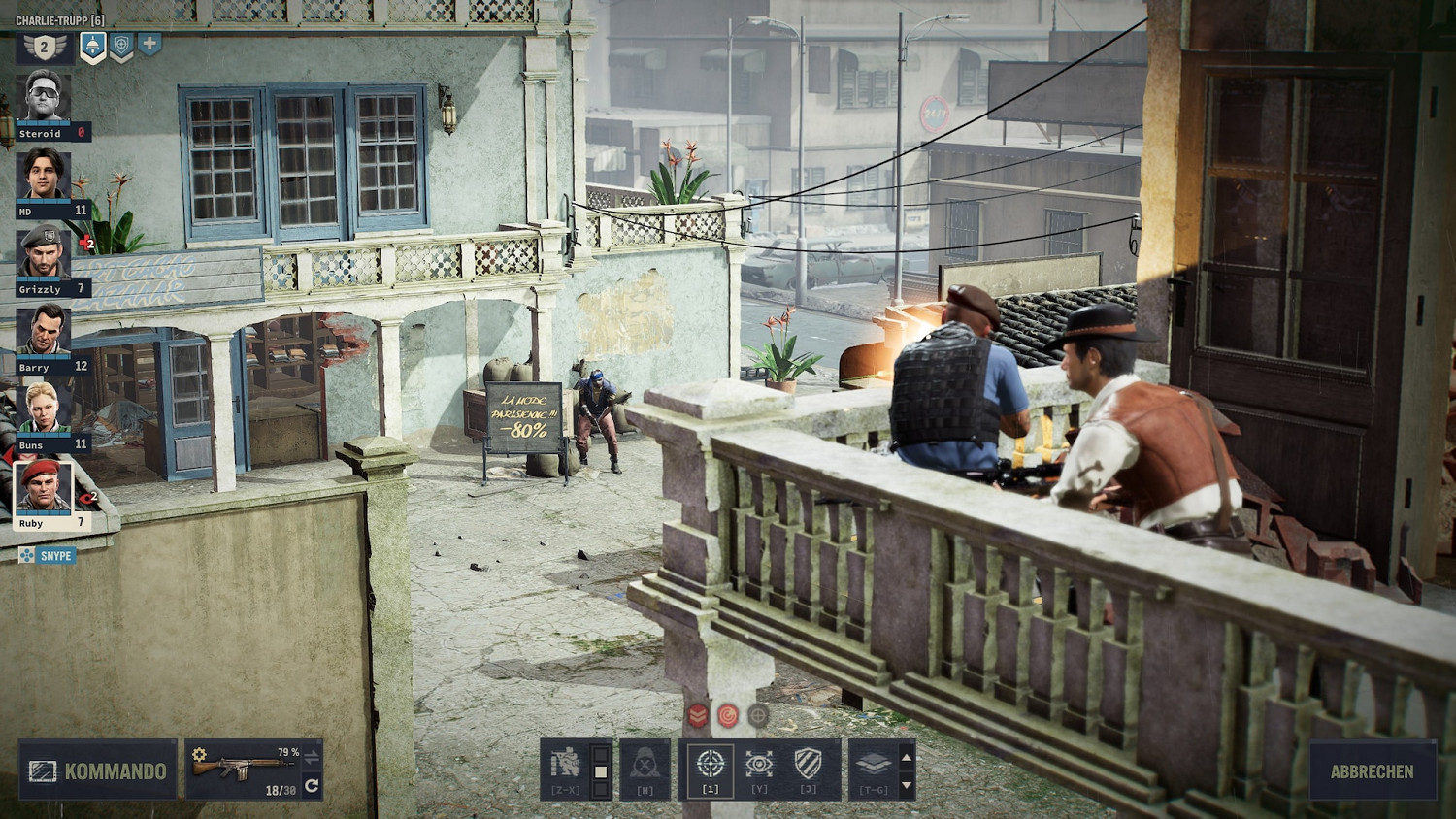Viewport: 1456px width, 819px height.
Task: Toggle the hooded stealth ability
Action: tap(645, 767)
